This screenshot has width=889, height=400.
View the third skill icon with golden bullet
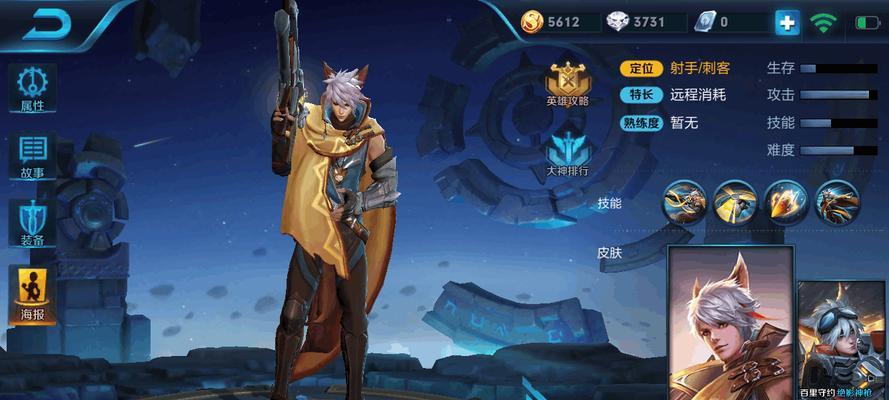click(x=786, y=202)
